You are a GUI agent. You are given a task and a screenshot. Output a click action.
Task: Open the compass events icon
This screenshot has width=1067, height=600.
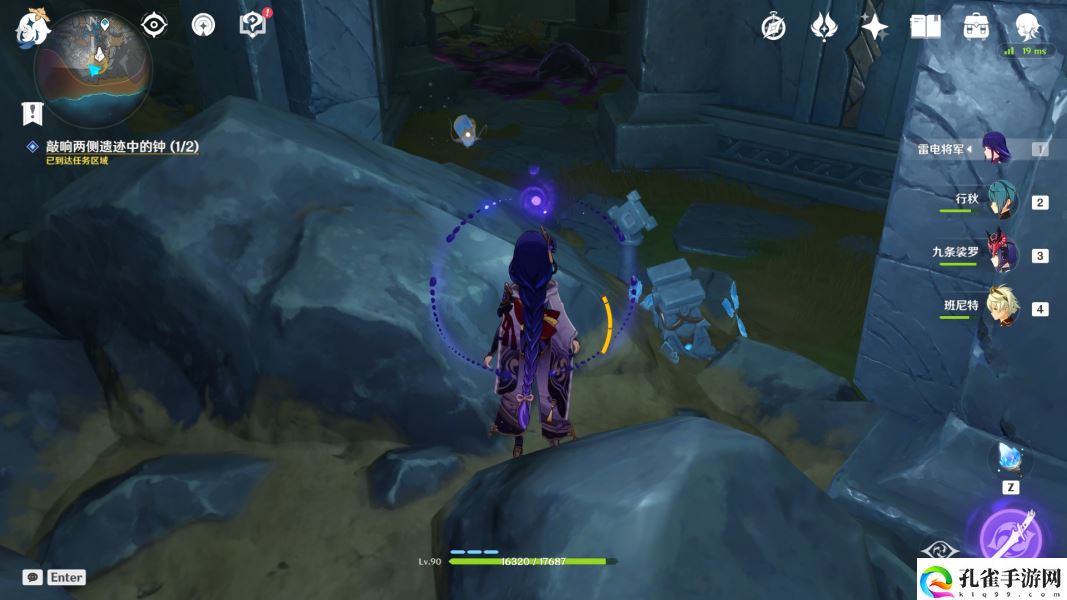point(773,27)
